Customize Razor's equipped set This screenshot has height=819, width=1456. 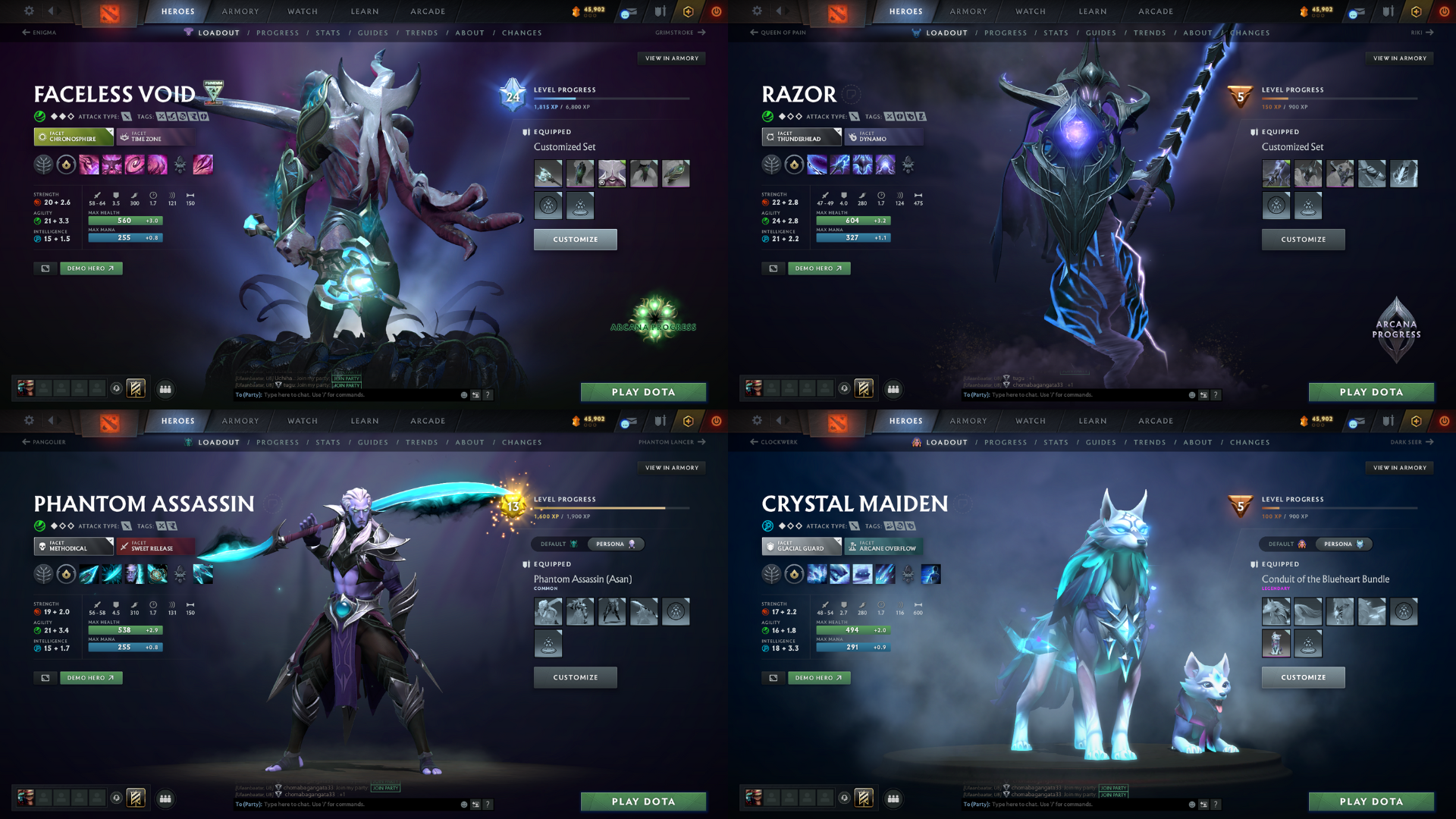(x=1303, y=240)
